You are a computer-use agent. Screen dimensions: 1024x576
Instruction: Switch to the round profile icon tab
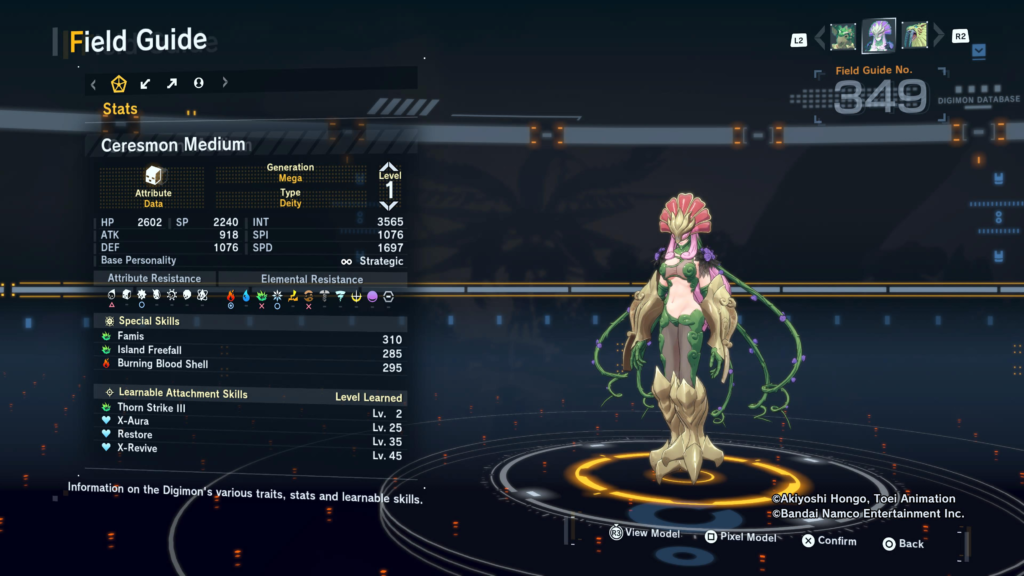point(198,84)
